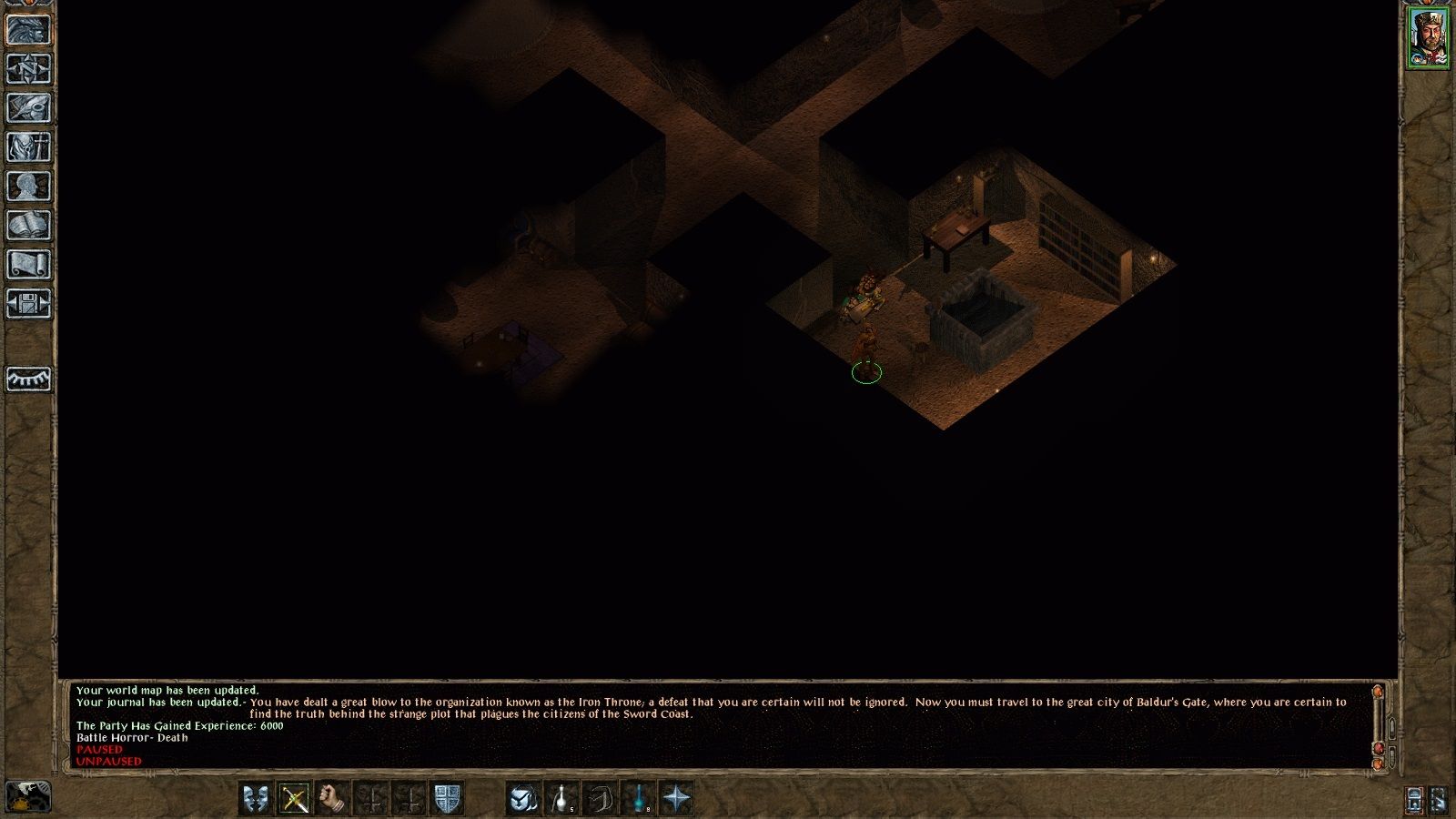Use the white potion quick item
This screenshot has width=1456, height=819.
pos(561,799)
